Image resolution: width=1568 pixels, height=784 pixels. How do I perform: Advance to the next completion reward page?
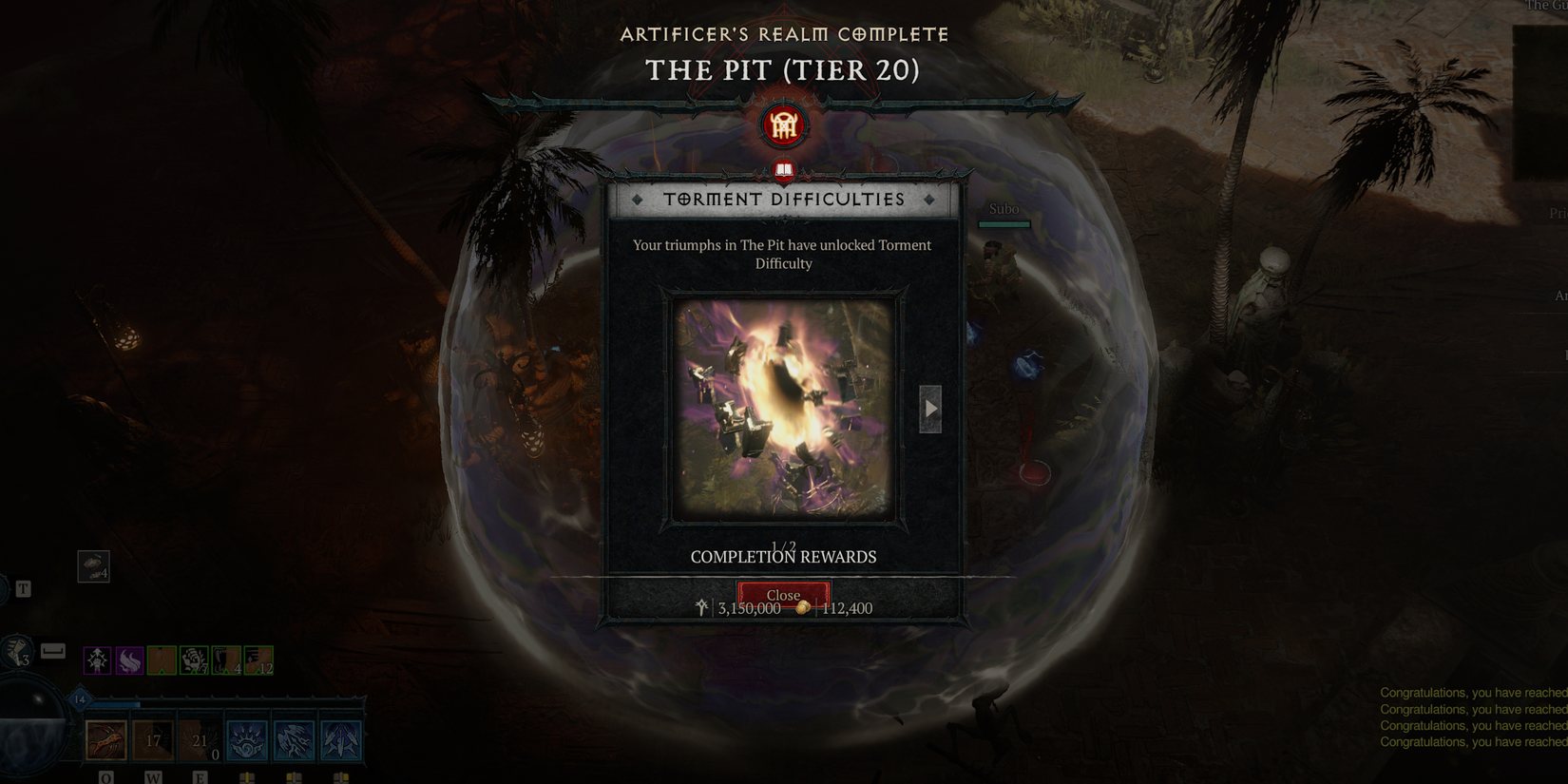coord(929,409)
